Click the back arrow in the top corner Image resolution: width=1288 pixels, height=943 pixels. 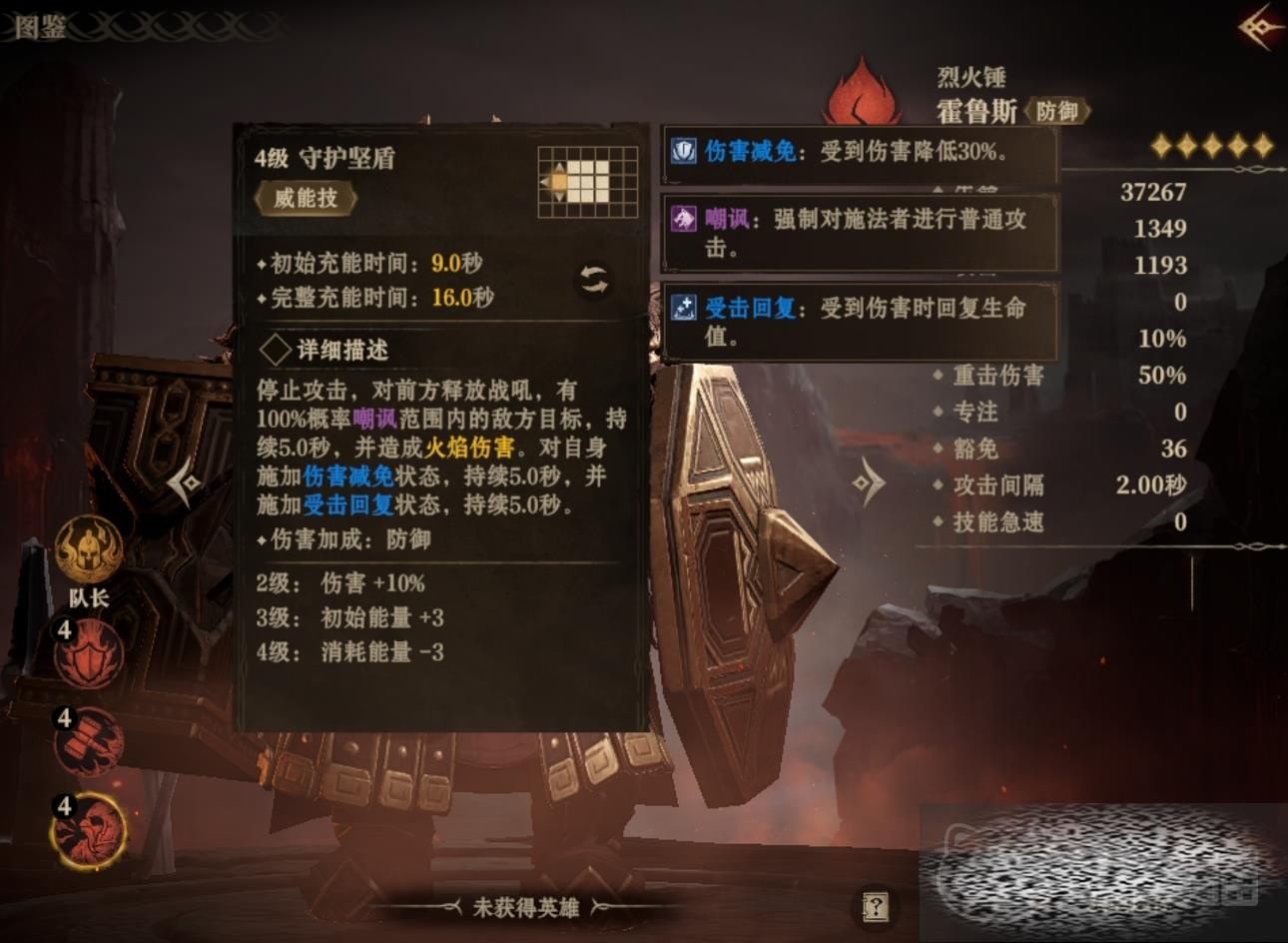click(x=1261, y=27)
